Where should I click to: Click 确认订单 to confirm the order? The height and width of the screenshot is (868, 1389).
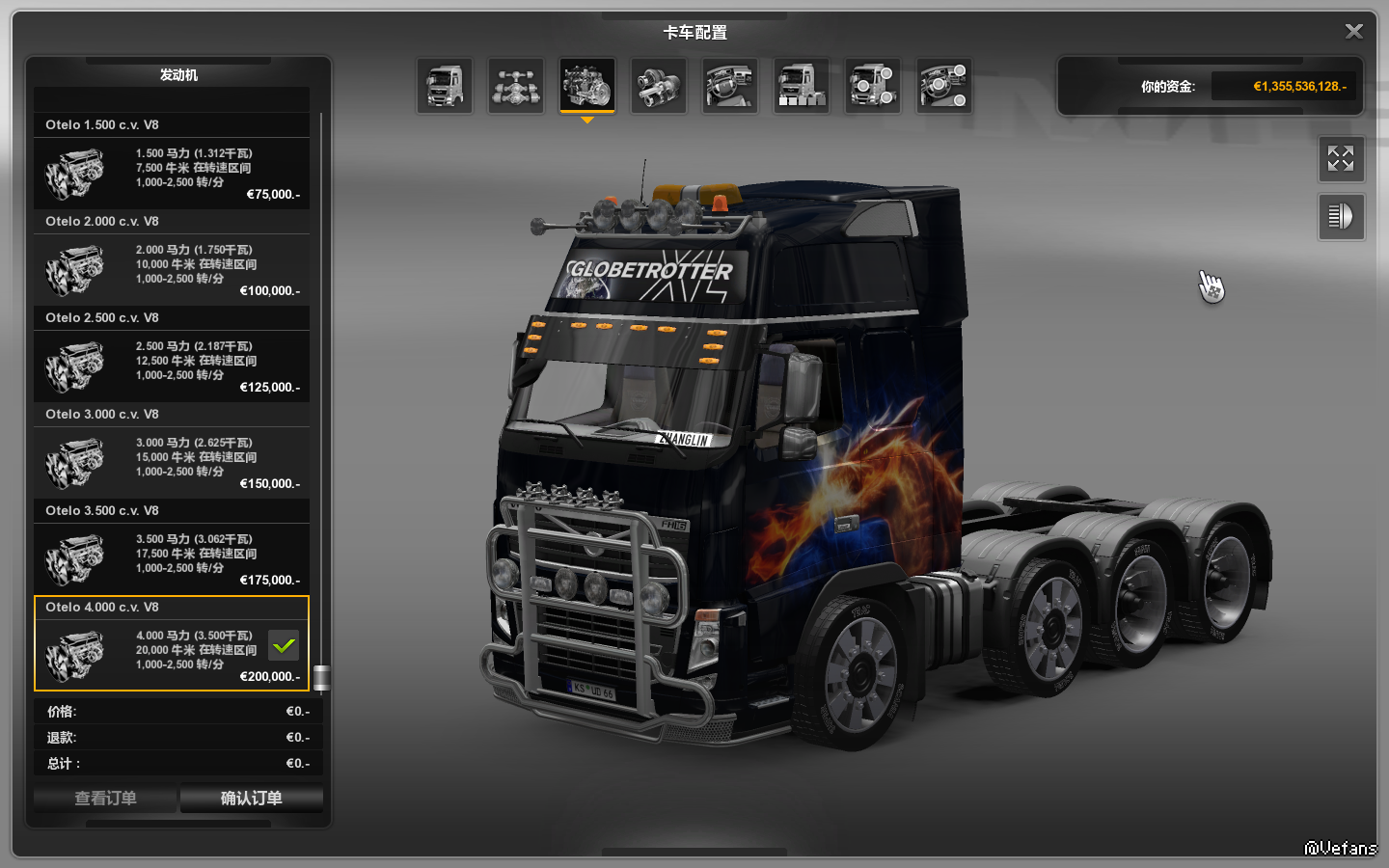pyautogui.click(x=251, y=798)
